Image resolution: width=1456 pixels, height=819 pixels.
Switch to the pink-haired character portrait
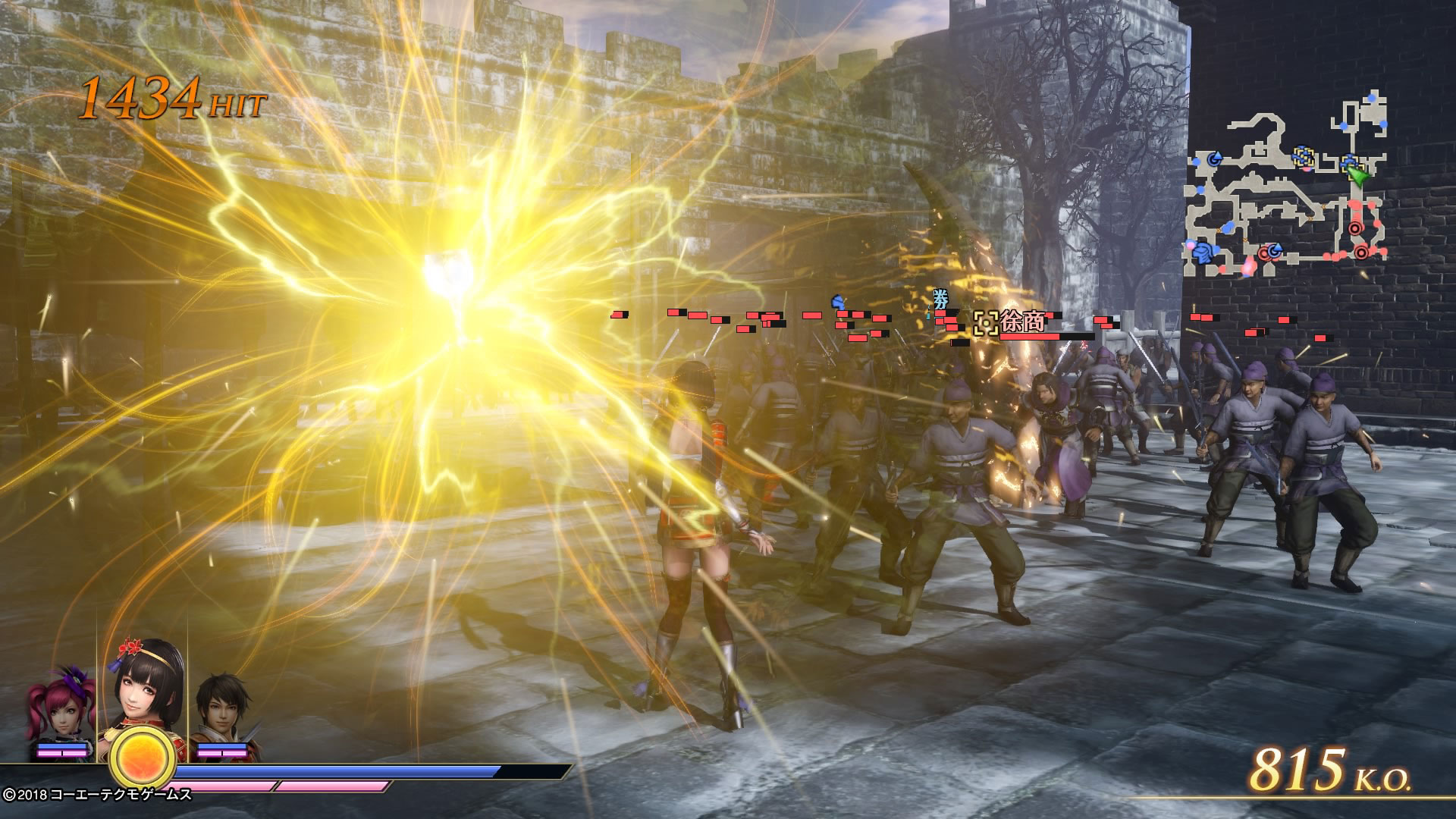click(61, 711)
